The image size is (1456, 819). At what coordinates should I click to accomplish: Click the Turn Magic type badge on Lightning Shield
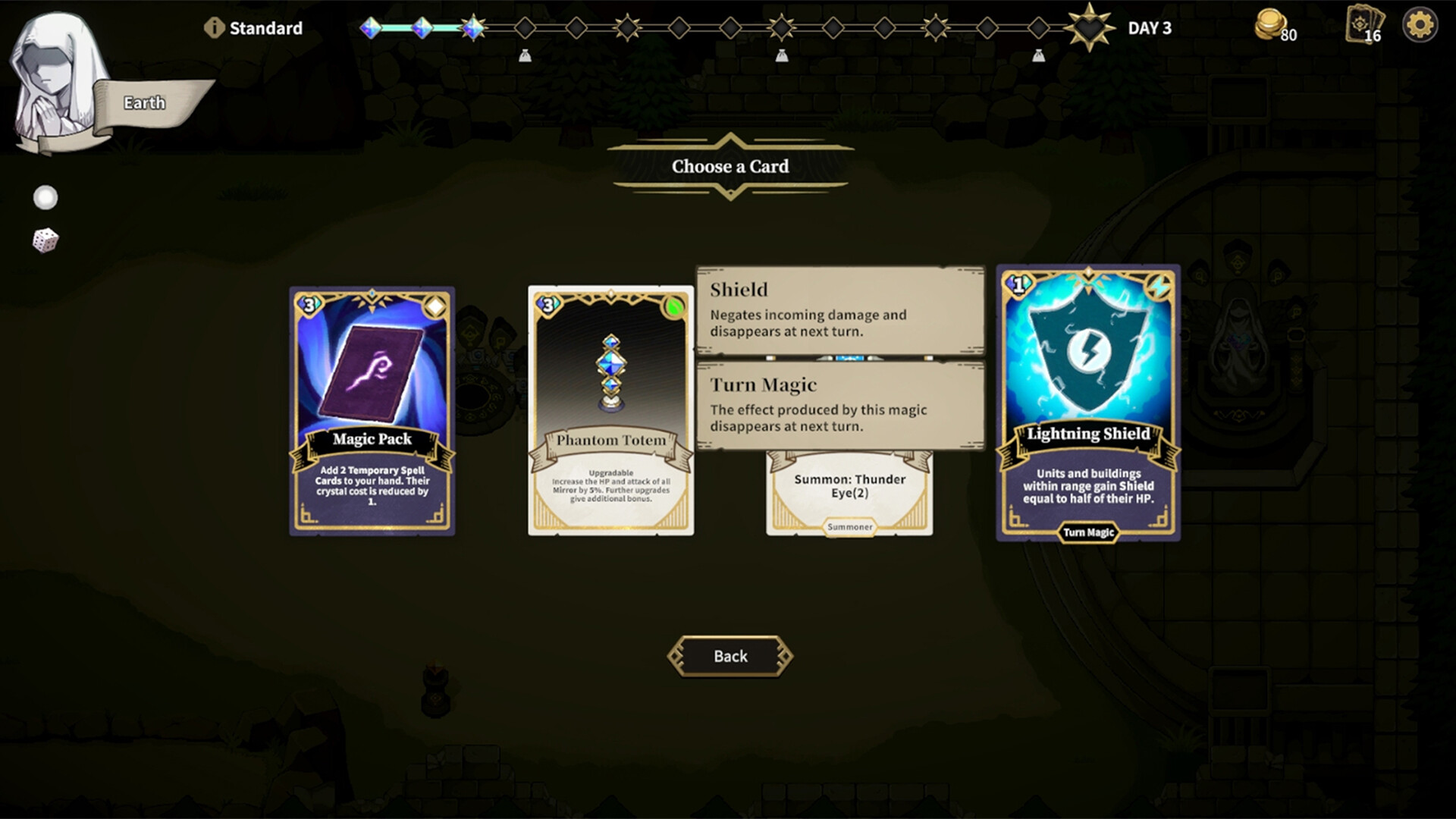point(1087,533)
